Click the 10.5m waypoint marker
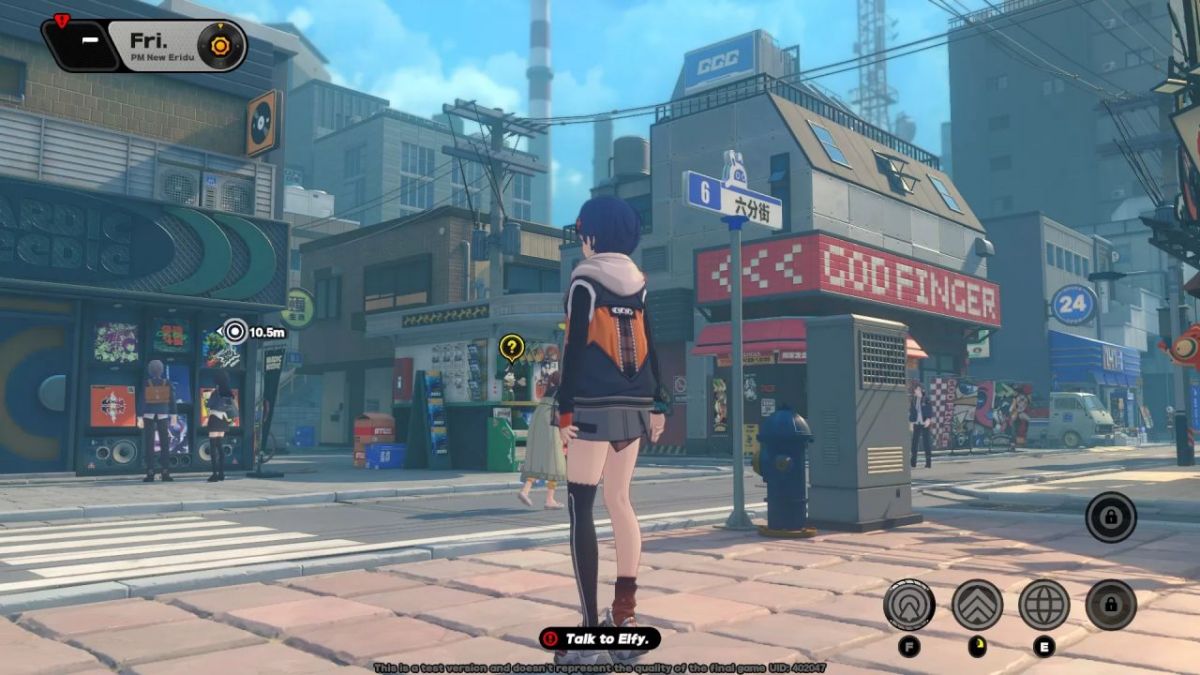The height and width of the screenshot is (675, 1200). click(235, 331)
